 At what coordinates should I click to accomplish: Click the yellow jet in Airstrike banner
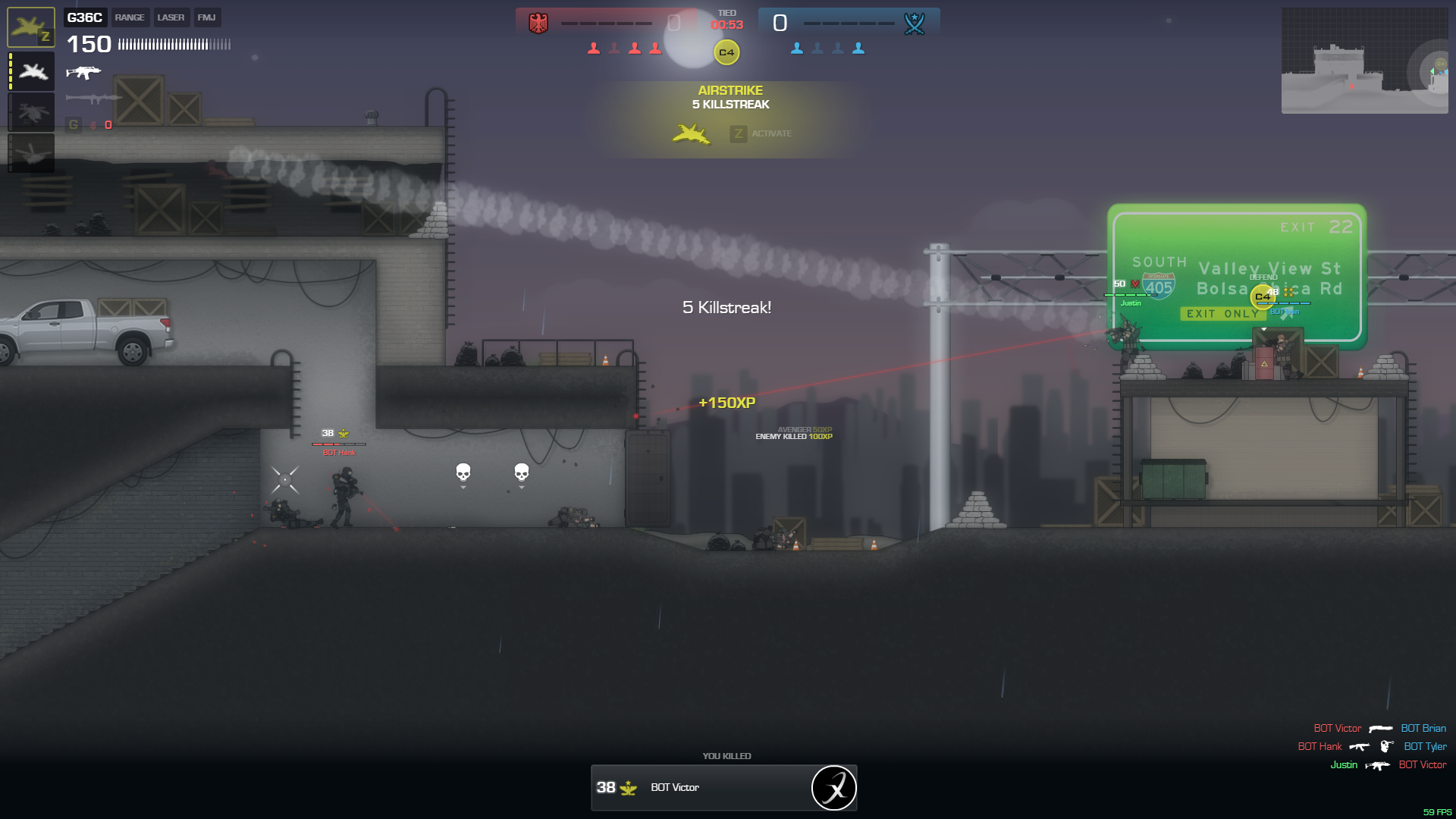coord(691,134)
